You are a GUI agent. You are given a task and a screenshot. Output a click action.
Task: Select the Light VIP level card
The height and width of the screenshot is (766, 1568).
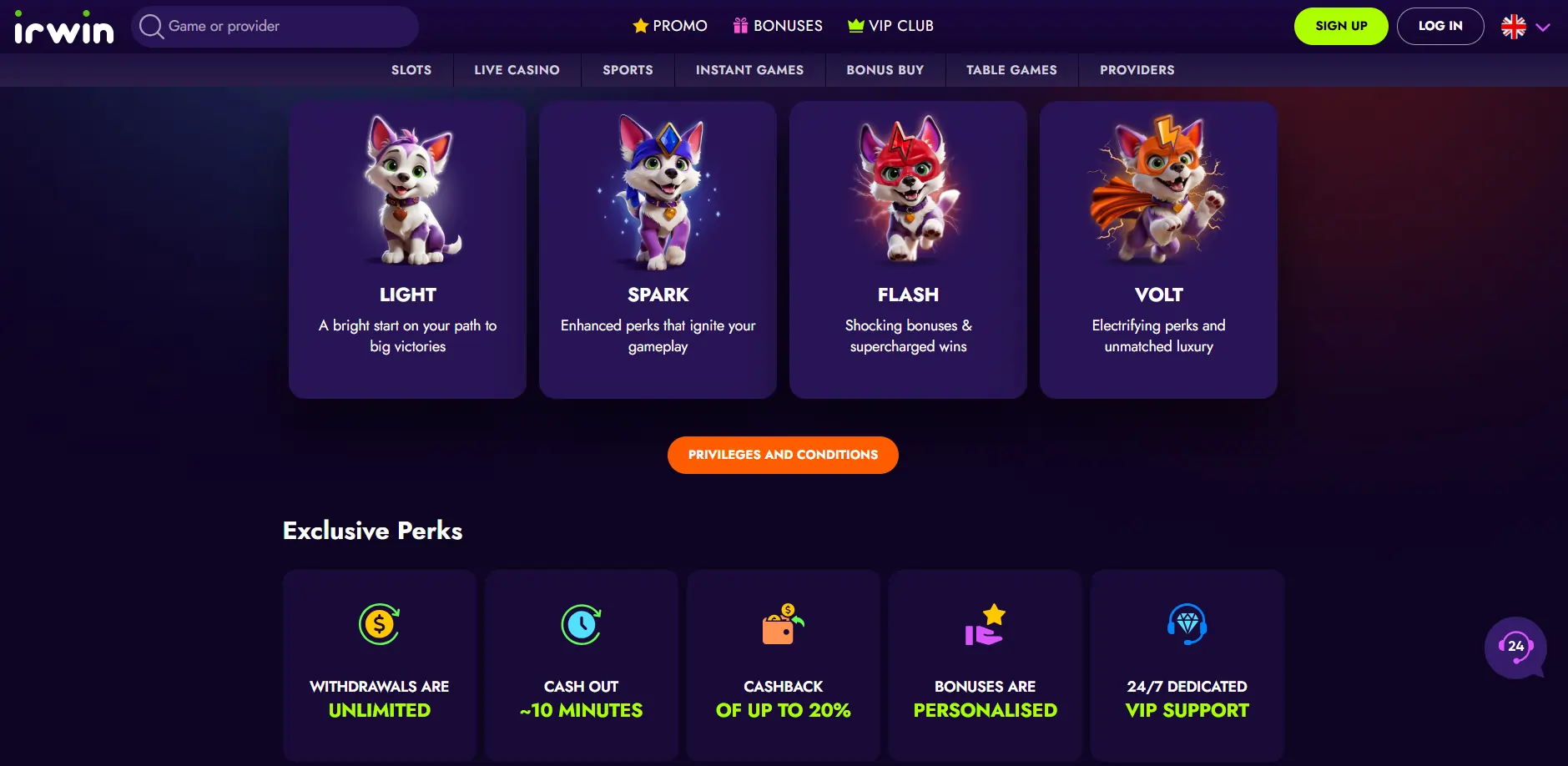click(x=407, y=249)
